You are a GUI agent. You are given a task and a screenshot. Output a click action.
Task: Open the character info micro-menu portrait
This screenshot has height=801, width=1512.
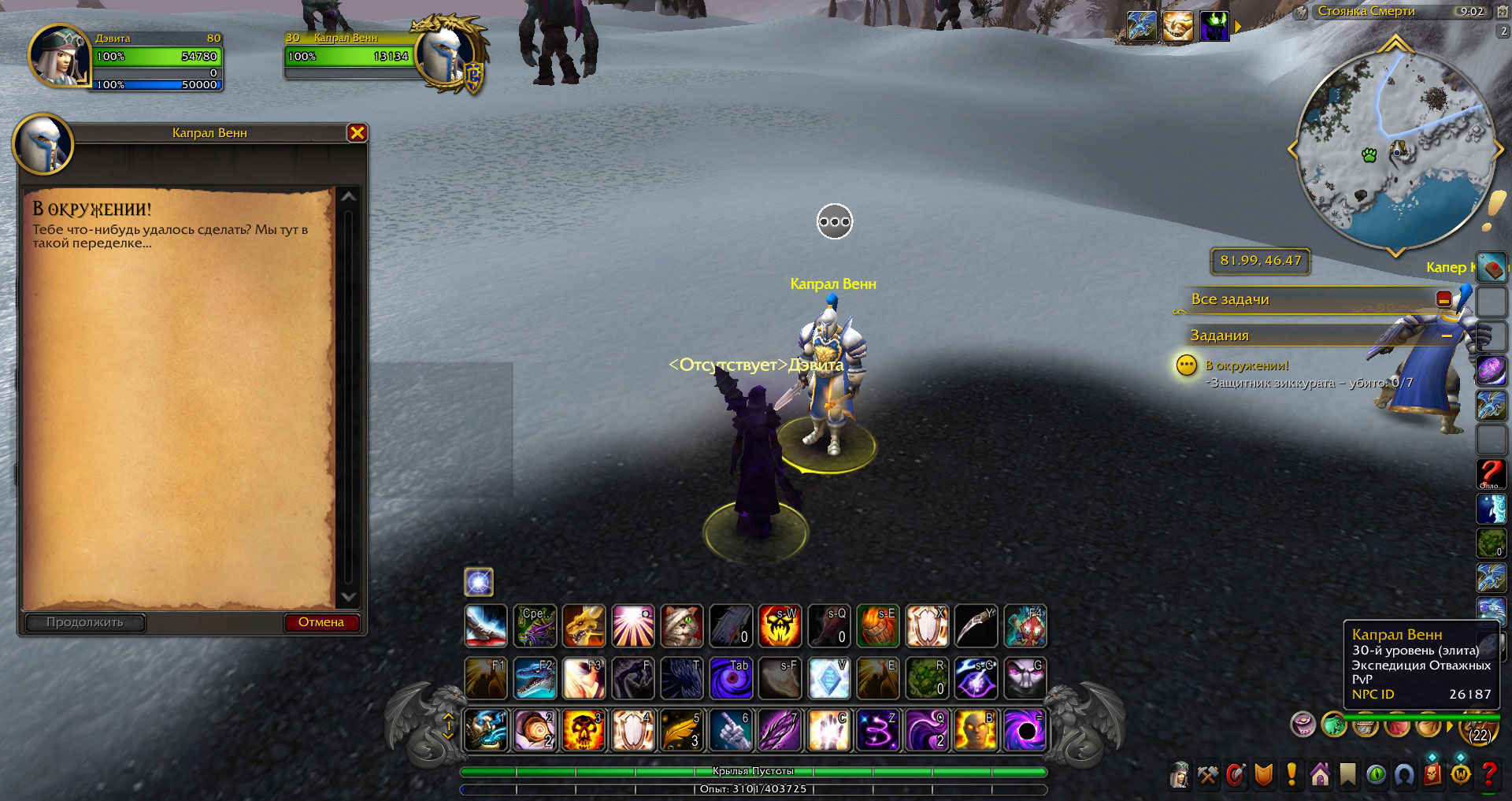pos(1179,775)
